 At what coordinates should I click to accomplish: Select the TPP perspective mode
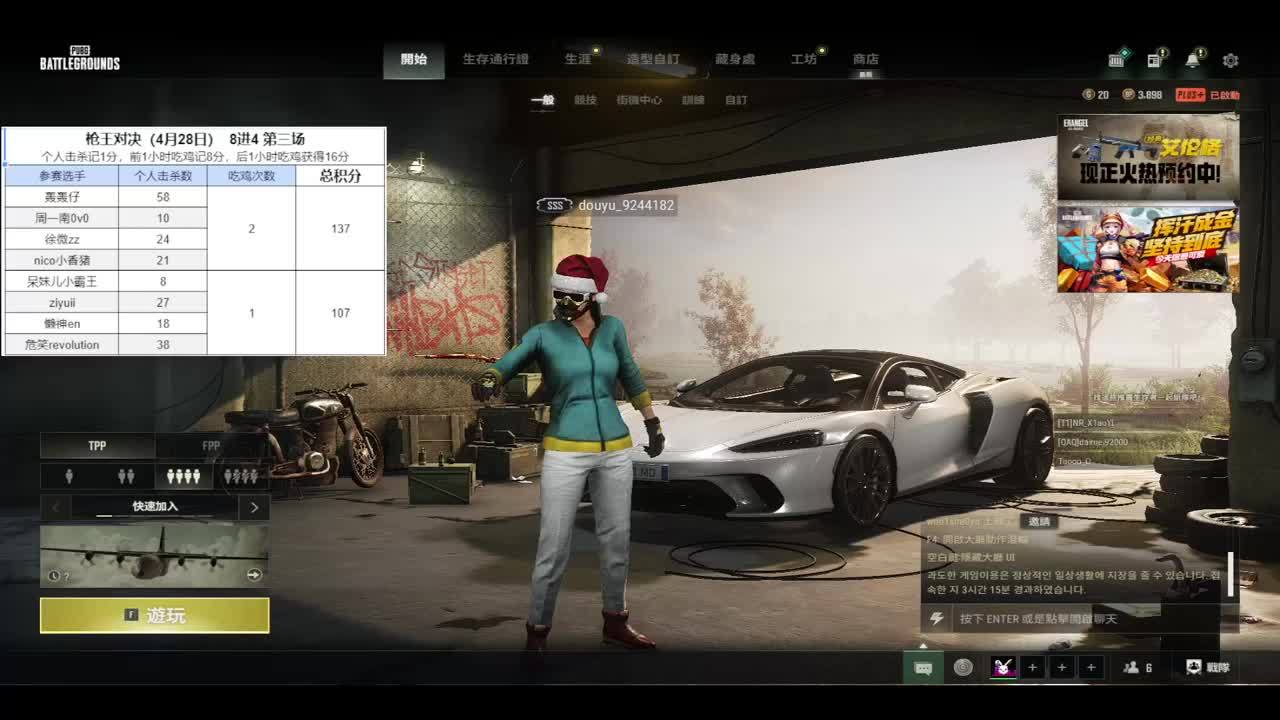click(x=97, y=446)
